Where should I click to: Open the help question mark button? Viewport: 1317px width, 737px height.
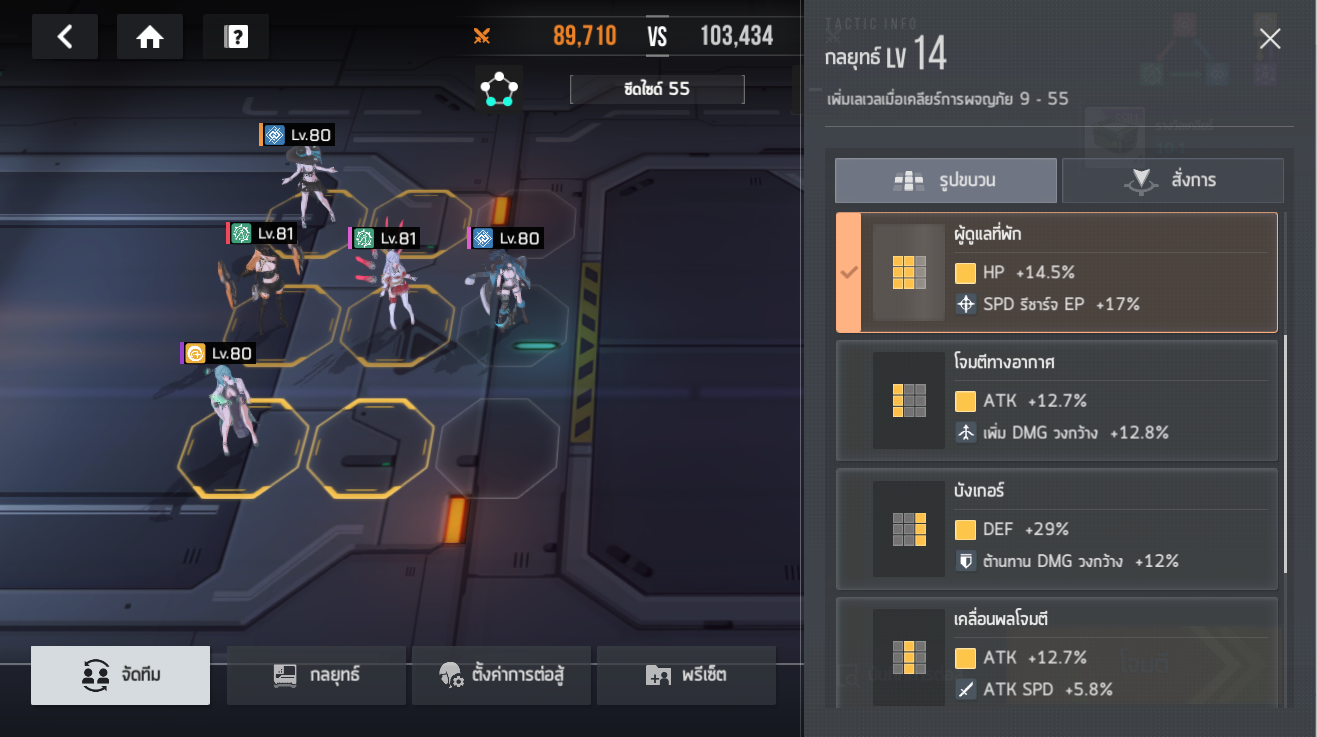[236, 37]
